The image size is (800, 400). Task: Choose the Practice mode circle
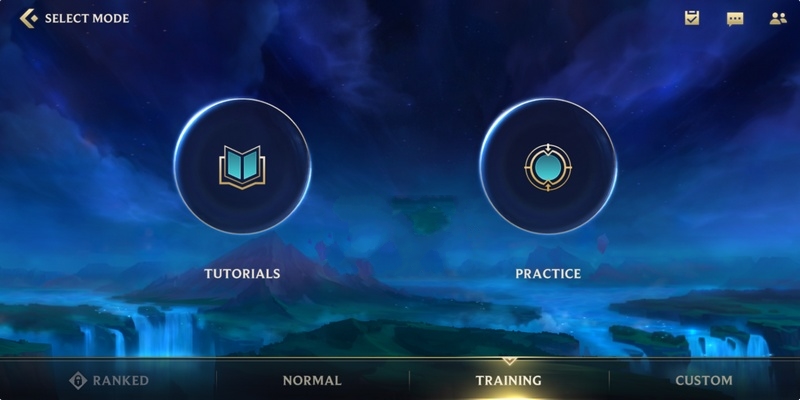(548, 167)
